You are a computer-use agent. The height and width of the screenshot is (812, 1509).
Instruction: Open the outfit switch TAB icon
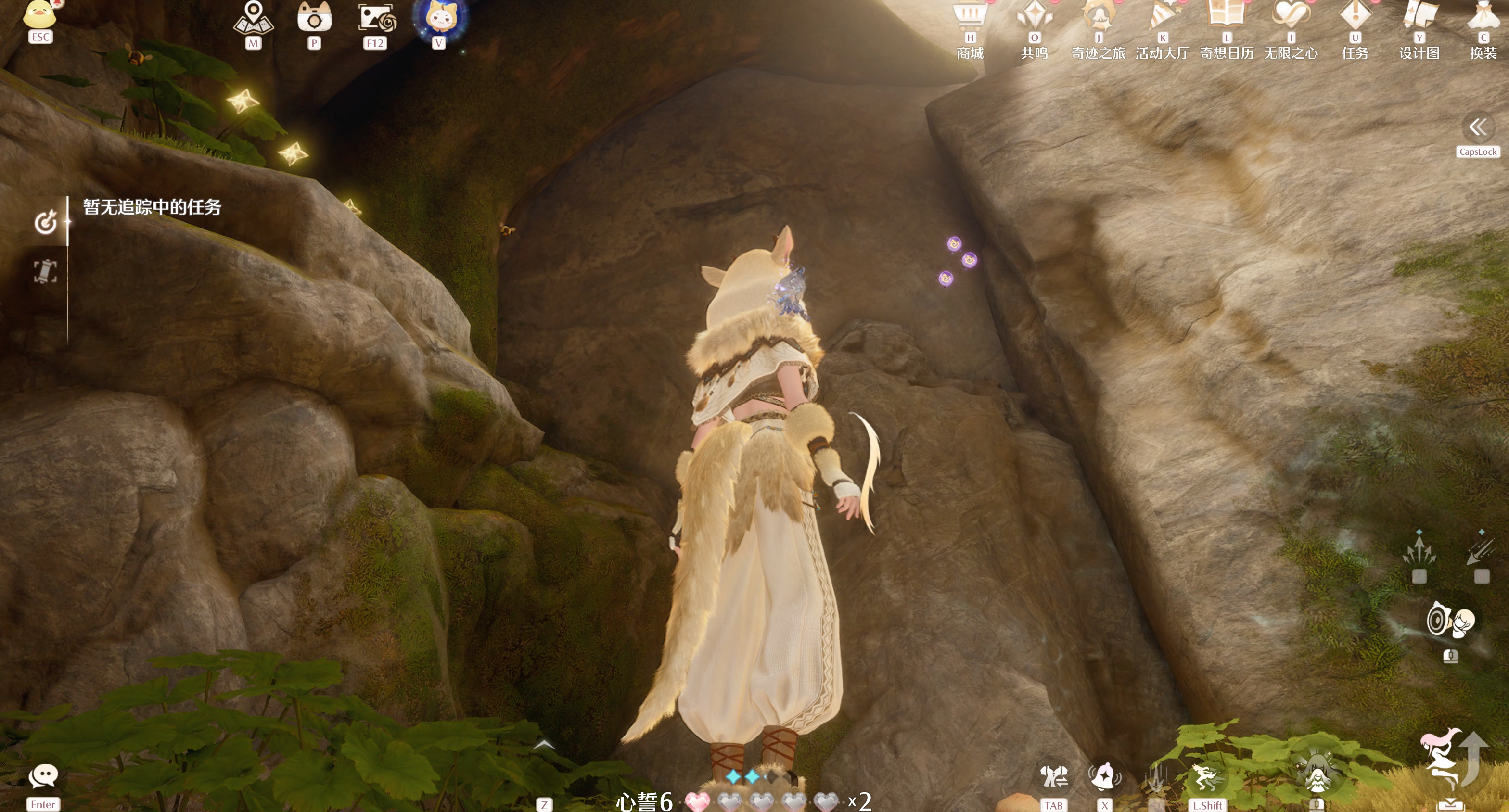(1053, 777)
